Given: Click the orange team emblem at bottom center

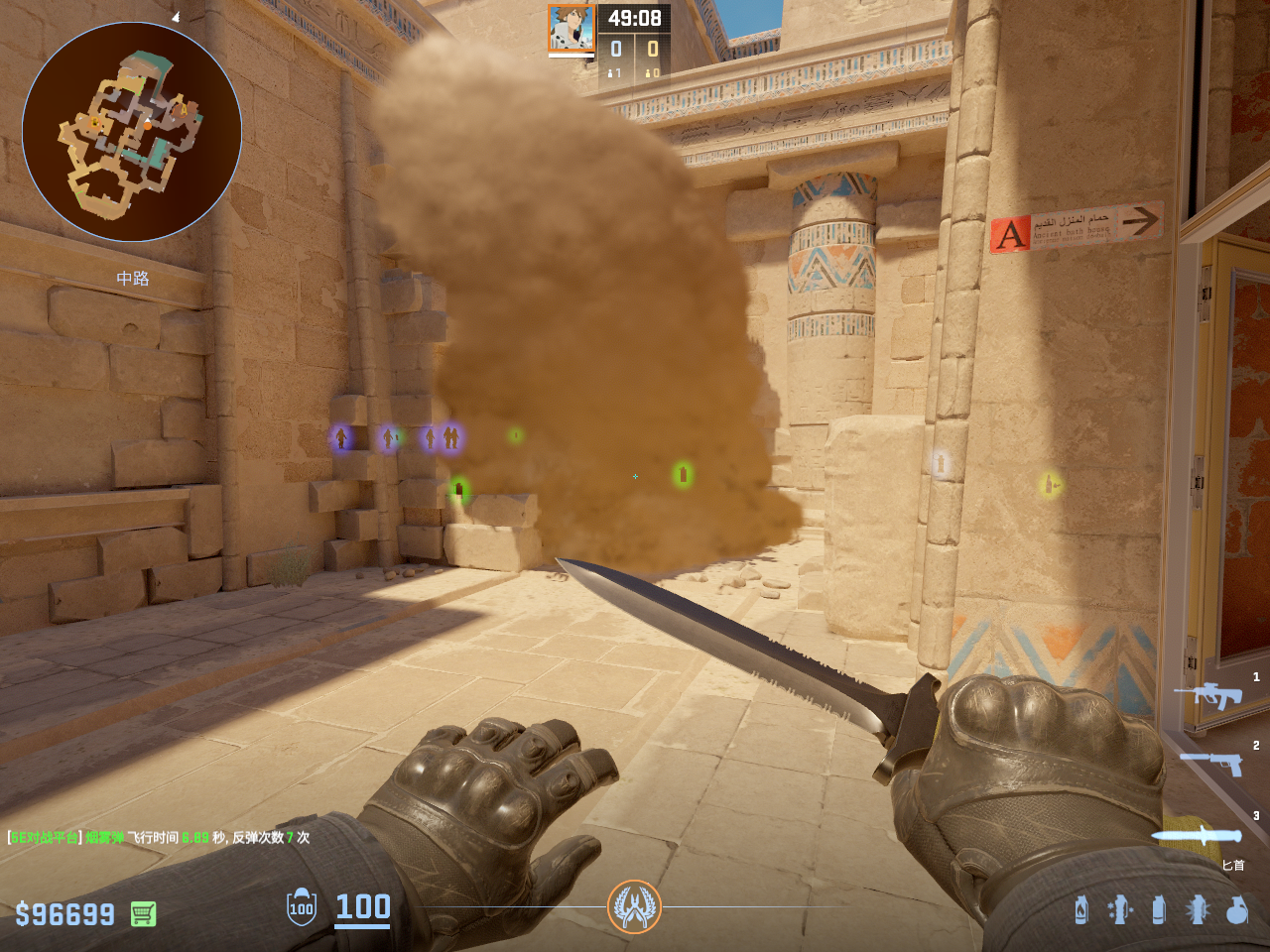Looking at the screenshot, I should click(634, 906).
